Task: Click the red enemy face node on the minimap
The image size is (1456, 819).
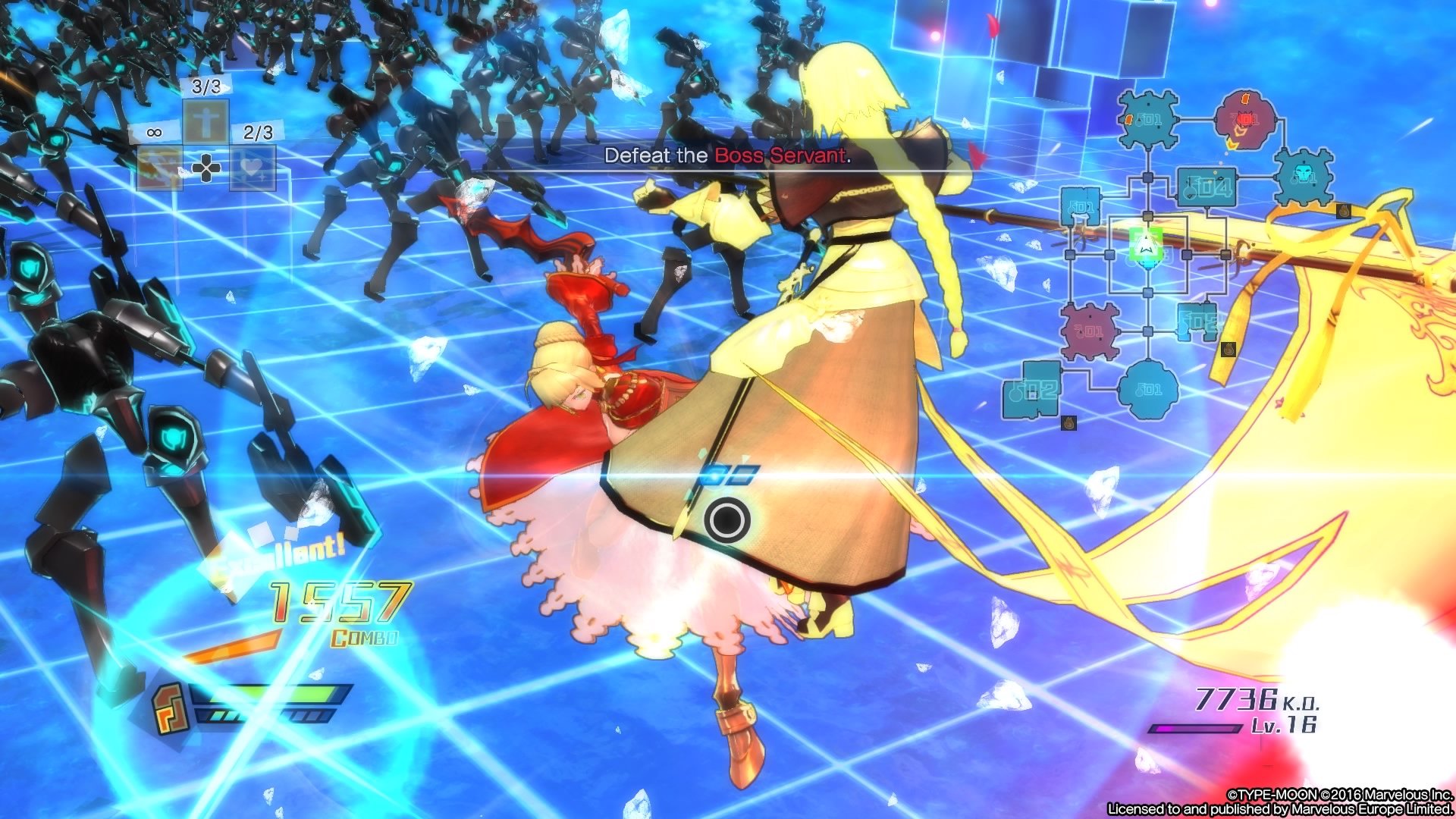Action: point(1245,118)
